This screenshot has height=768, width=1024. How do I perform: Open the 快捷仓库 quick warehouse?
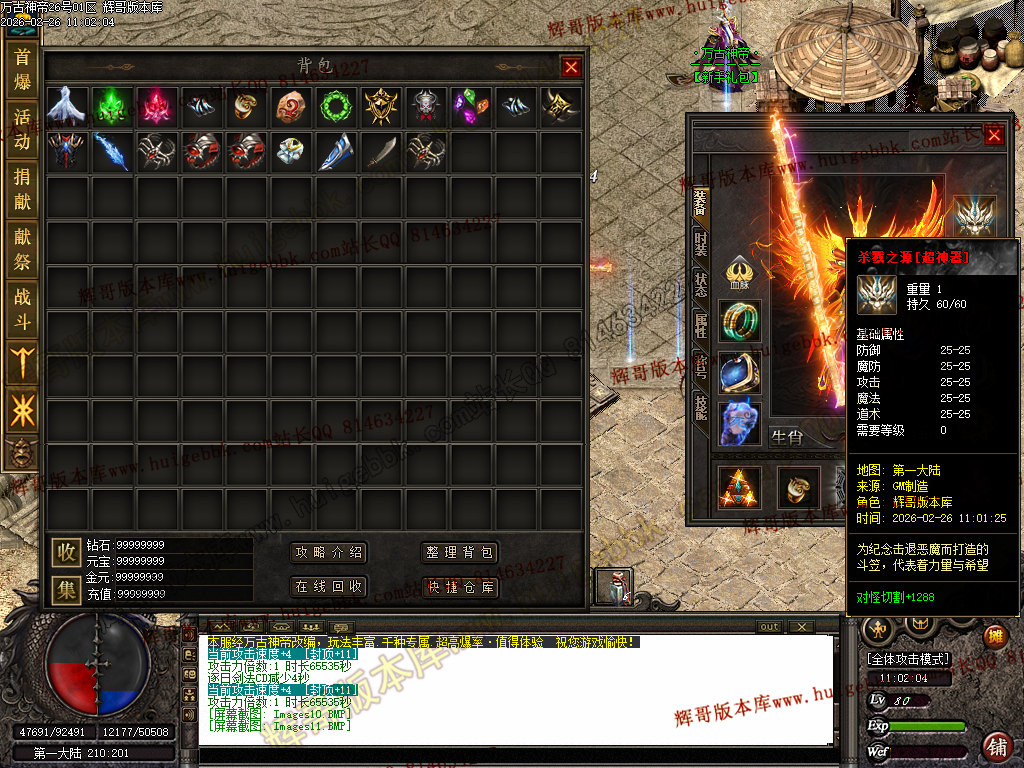460,586
